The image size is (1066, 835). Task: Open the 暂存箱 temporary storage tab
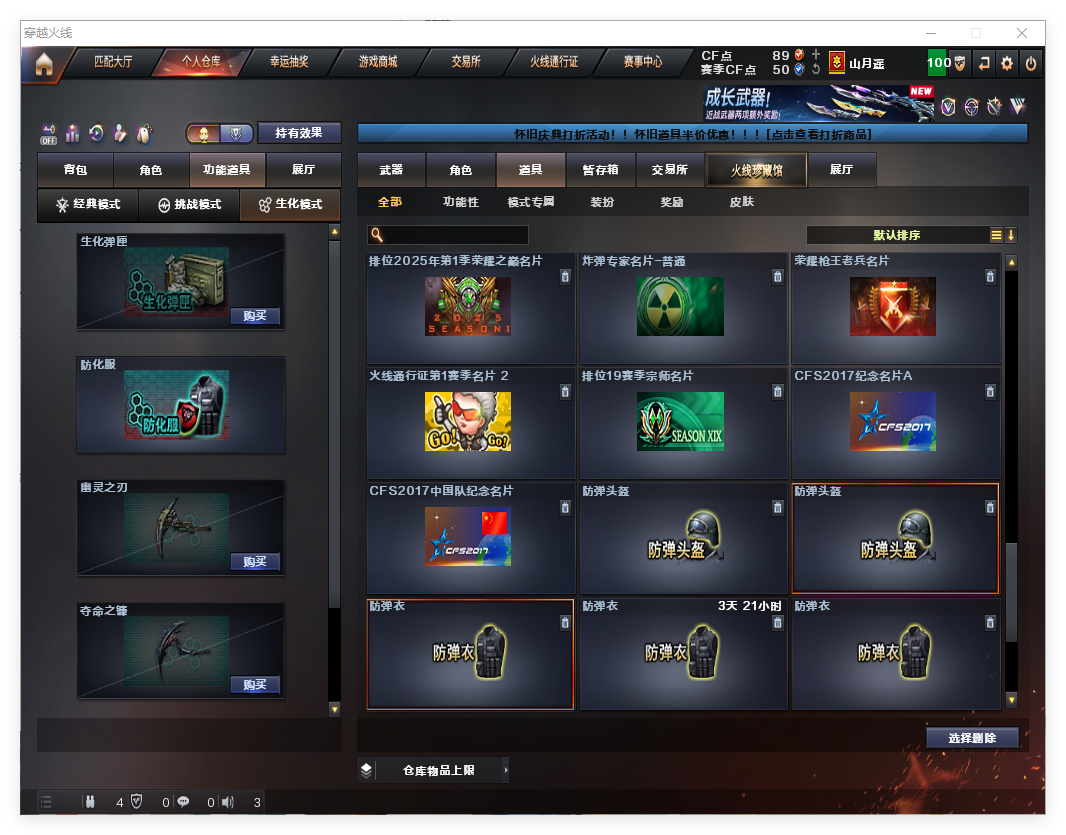pos(601,170)
